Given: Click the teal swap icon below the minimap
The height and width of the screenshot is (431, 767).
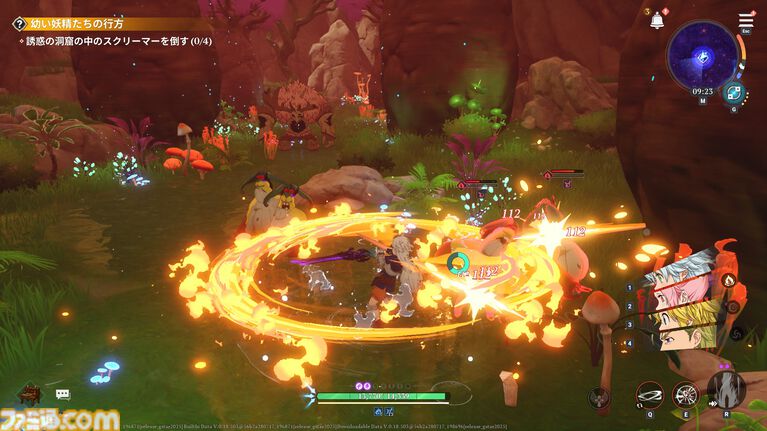Looking at the screenshot, I should (734, 94).
